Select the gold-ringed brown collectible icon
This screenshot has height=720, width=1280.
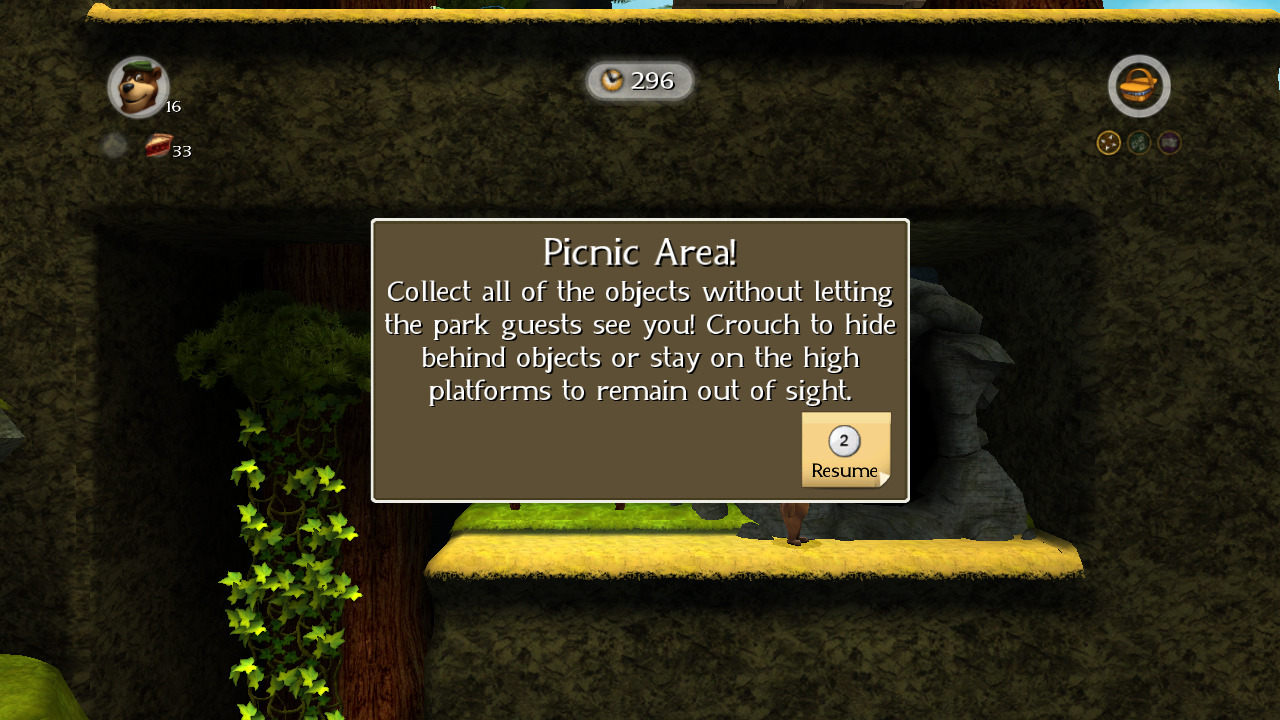(x=1108, y=143)
